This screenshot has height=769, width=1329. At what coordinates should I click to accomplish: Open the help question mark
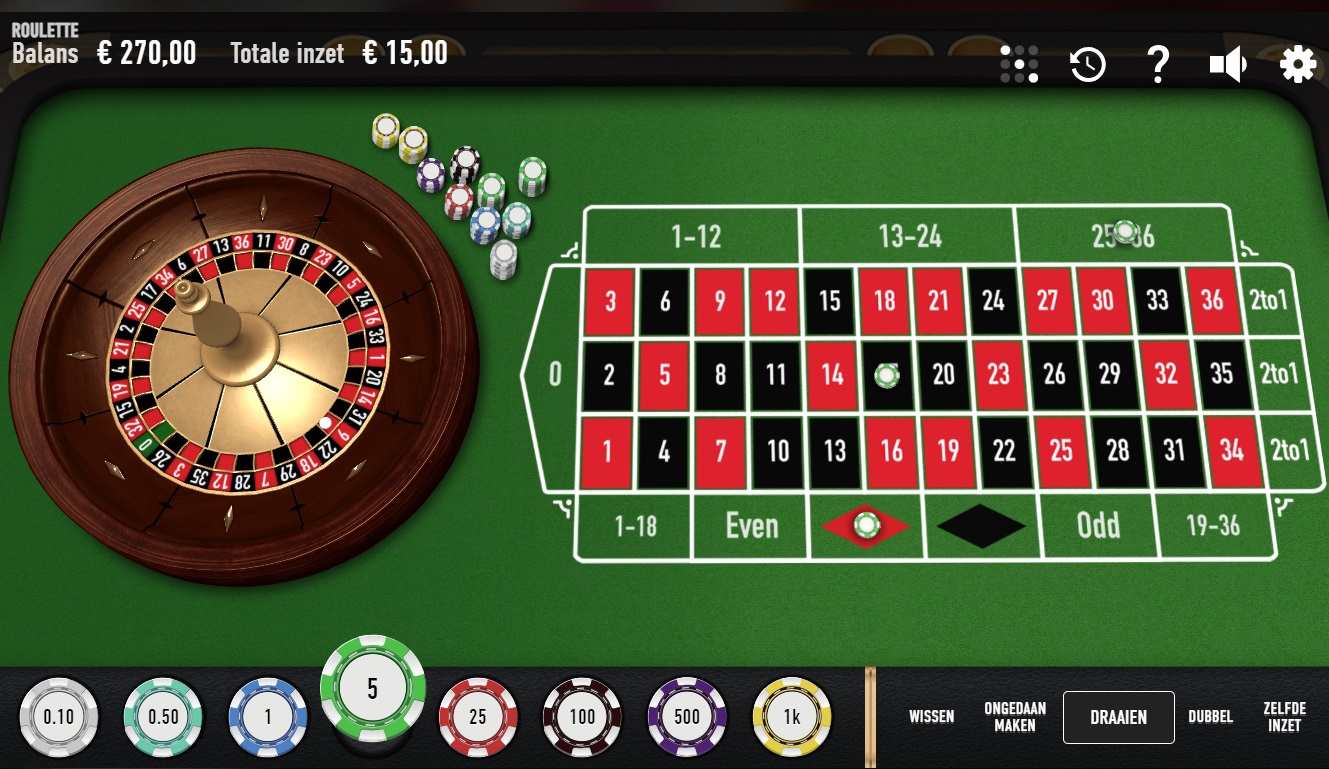pos(1157,65)
